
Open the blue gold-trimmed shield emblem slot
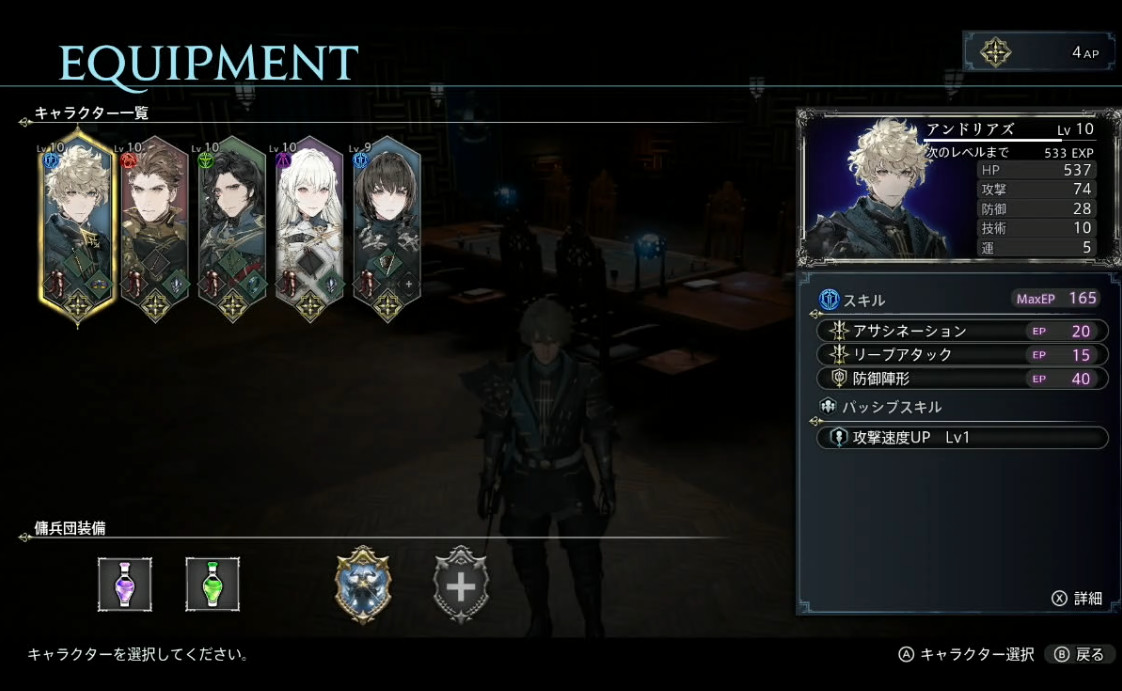tap(363, 585)
